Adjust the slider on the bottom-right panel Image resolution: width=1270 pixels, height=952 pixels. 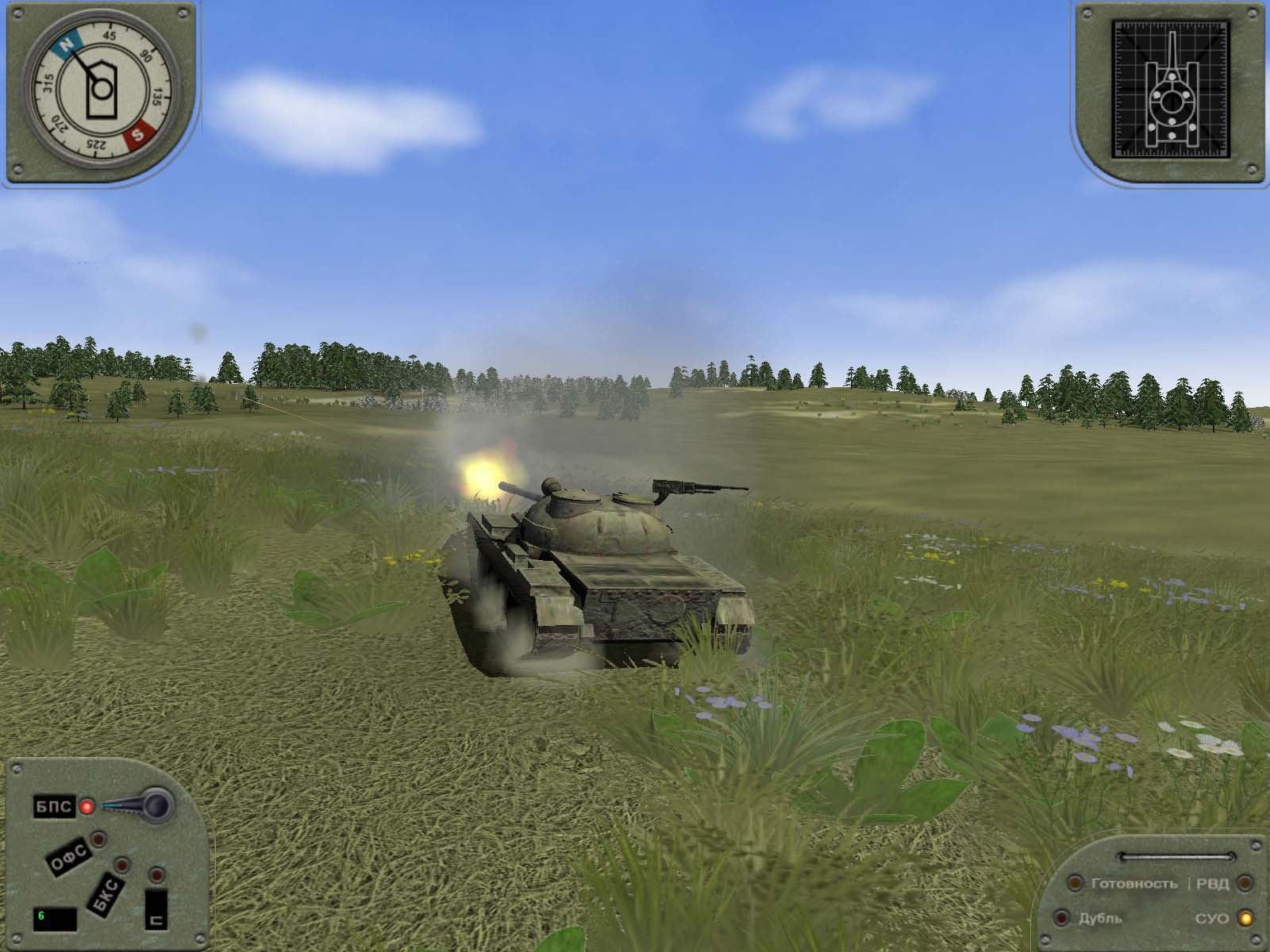[1175, 856]
